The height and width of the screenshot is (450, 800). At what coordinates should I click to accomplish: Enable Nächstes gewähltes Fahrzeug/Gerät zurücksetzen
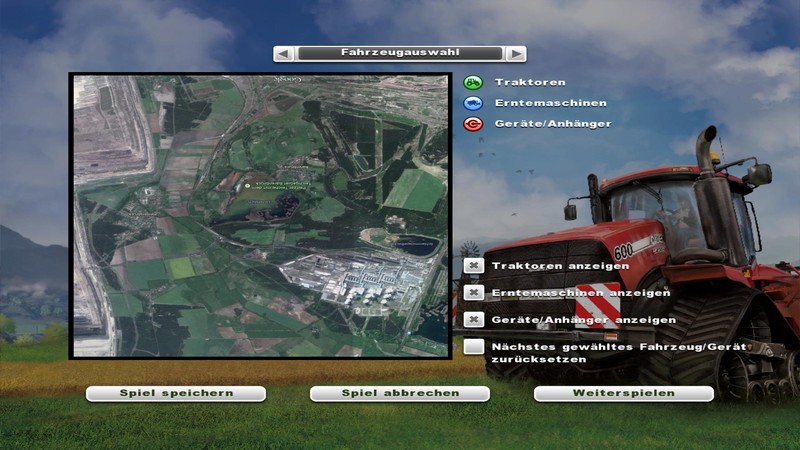pos(474,347)
